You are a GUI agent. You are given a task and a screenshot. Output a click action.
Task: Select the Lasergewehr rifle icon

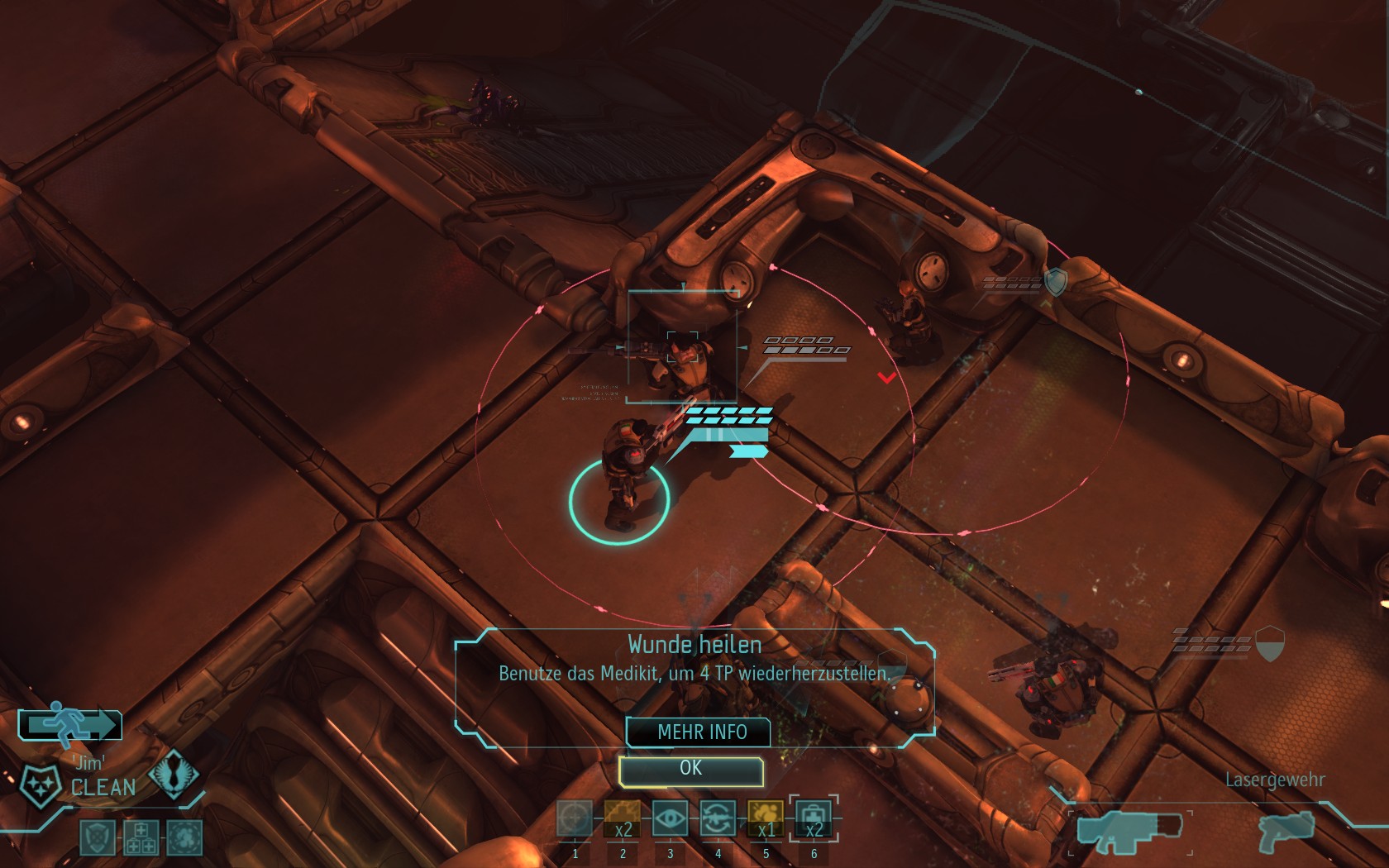coord(1129,830)
